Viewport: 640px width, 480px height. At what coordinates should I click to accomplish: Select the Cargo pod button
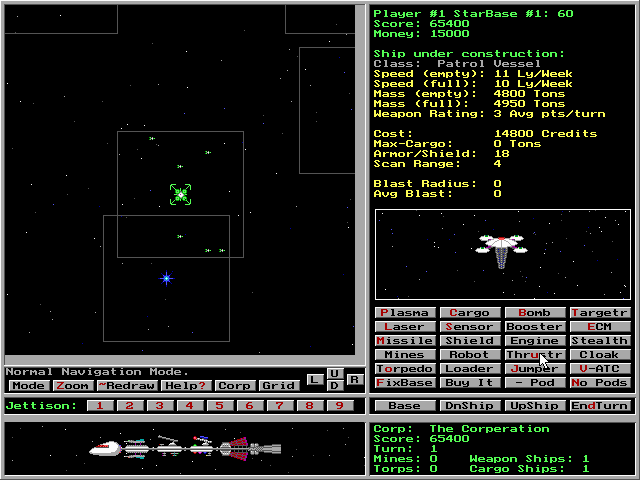469,313
